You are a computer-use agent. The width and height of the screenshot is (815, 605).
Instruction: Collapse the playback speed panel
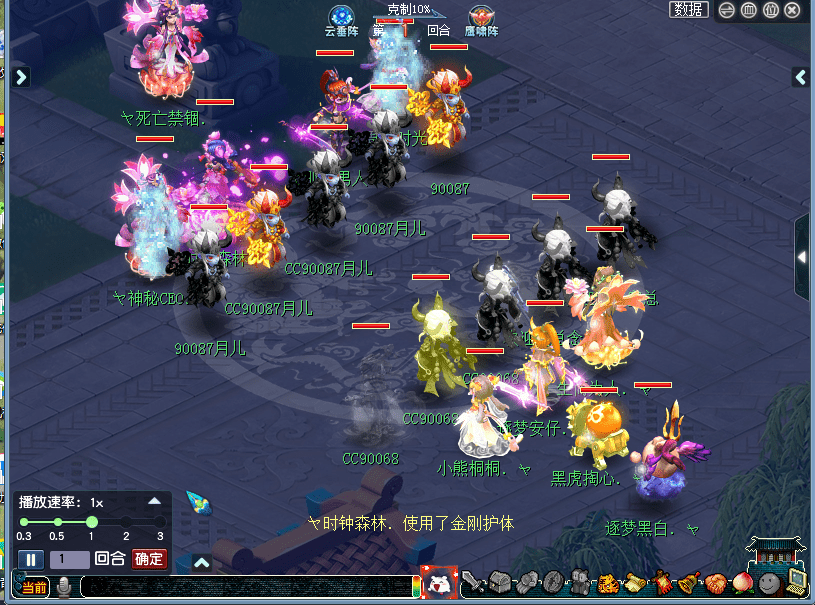point(154,501)
